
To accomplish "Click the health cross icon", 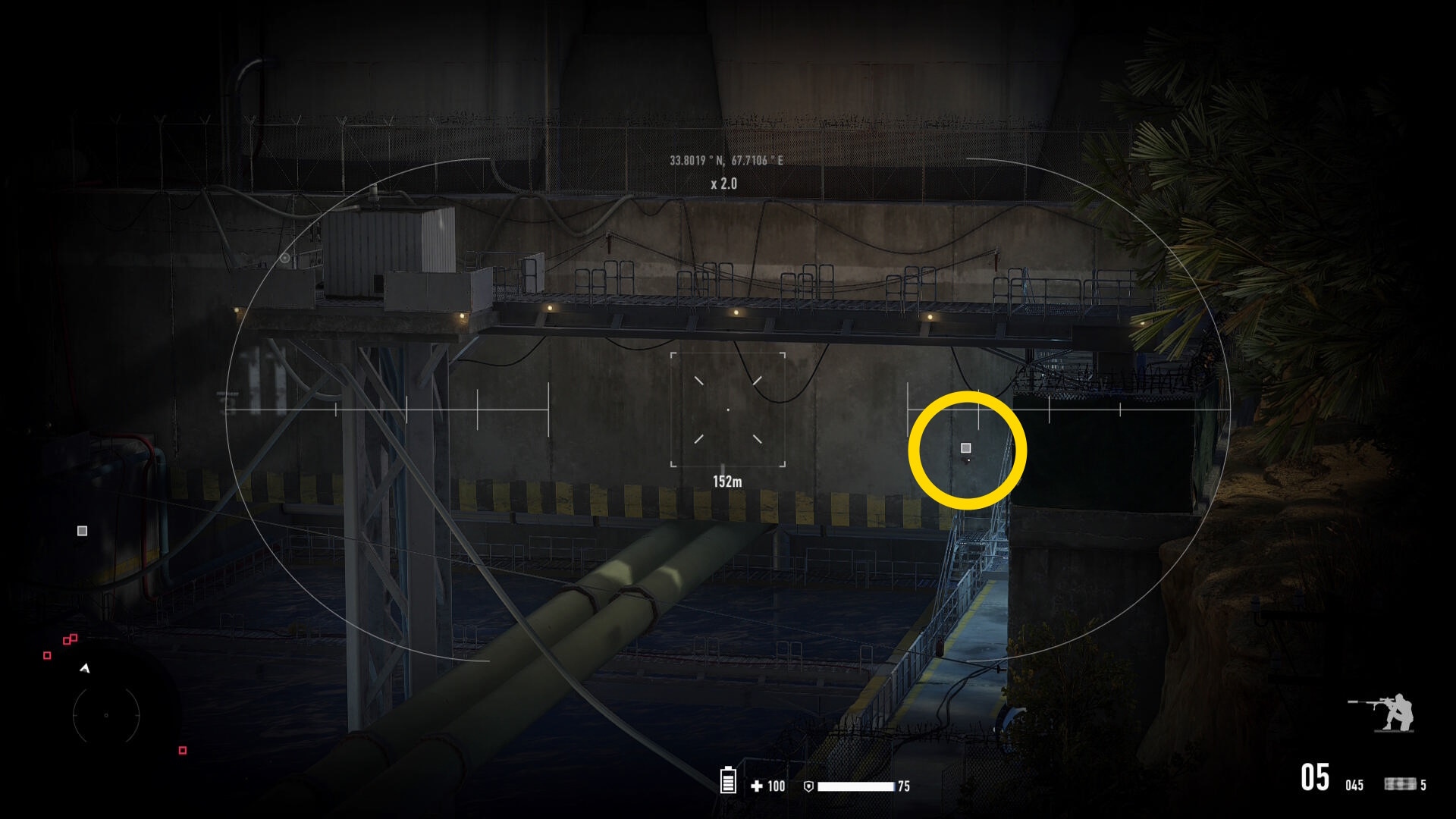I will click(x=756, y=786).
